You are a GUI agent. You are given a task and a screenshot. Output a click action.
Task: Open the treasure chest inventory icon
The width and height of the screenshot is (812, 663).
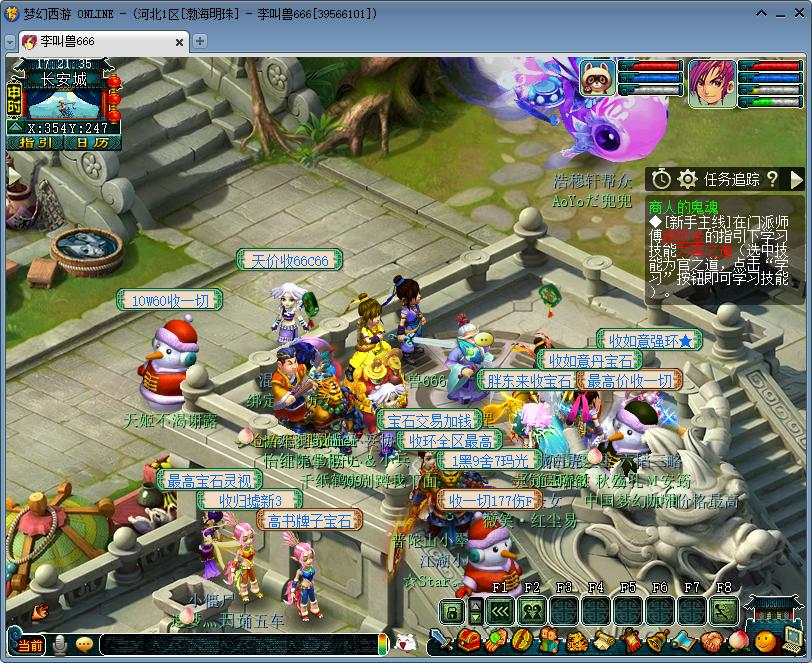[469, 641]
